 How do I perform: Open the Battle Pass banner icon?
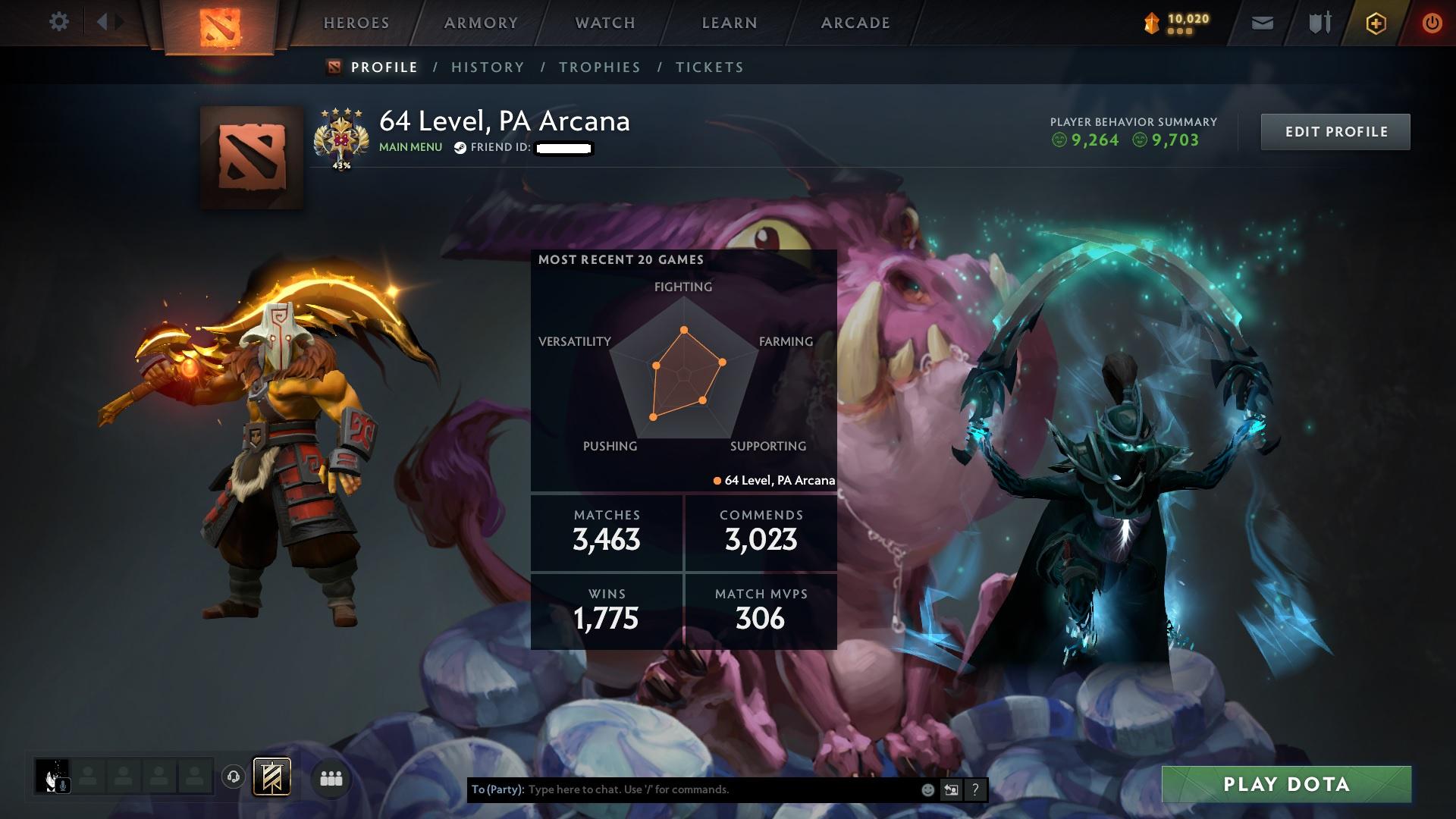[x=271, y=777]
